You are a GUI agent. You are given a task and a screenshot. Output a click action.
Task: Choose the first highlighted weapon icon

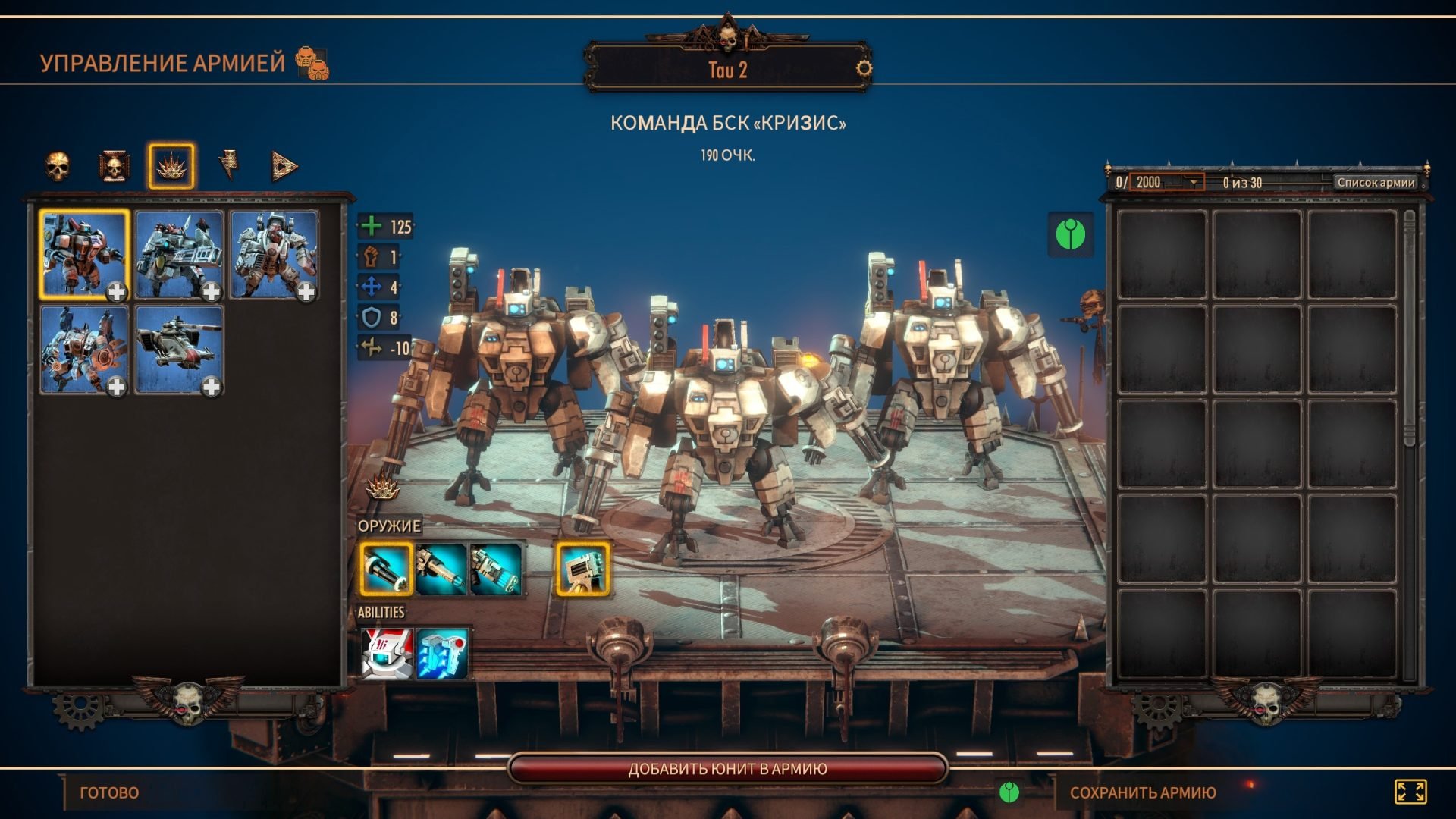click(386, 569)
